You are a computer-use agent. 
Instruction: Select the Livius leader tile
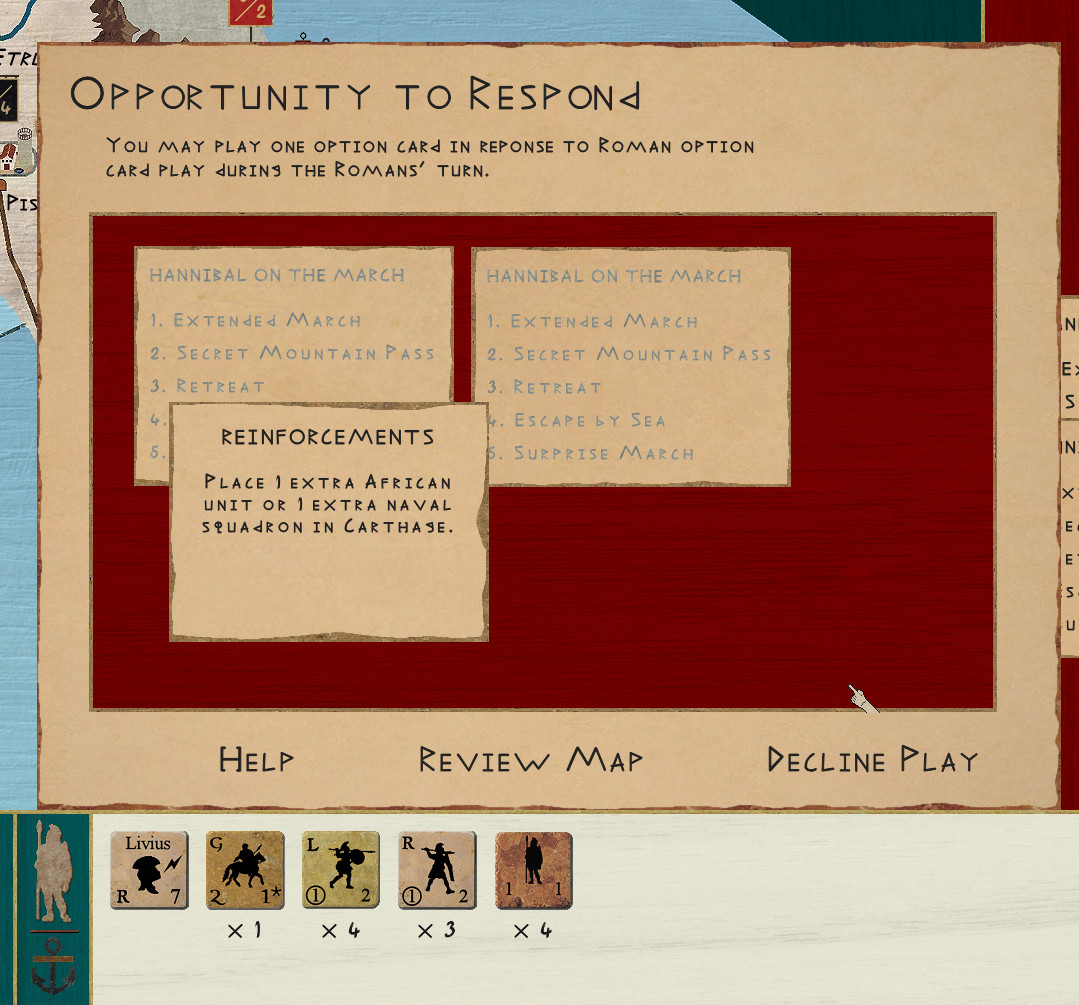coord(149,870)
